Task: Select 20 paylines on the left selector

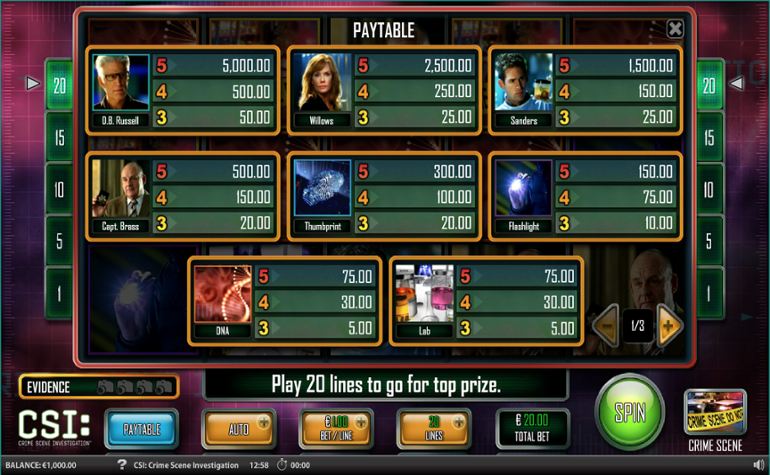Action: point(60,86)
